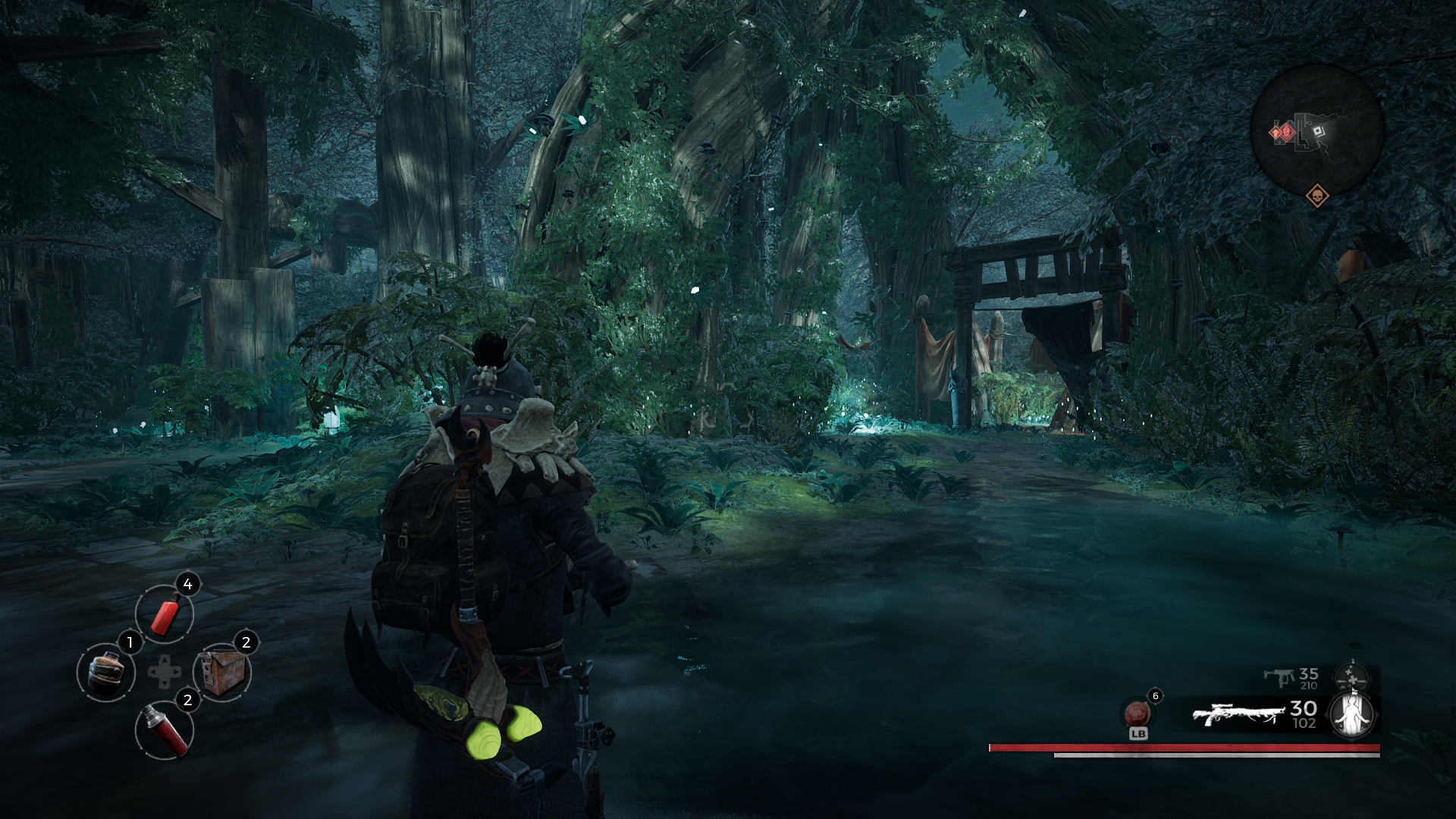This screenshot has width=1456, height=819.
Task: Click the skull marker below the minimap
Action: (1317, 196)
